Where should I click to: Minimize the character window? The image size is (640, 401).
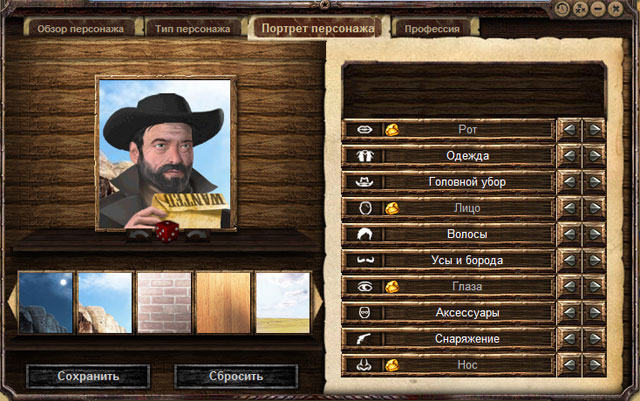click(x=598, y=8)
